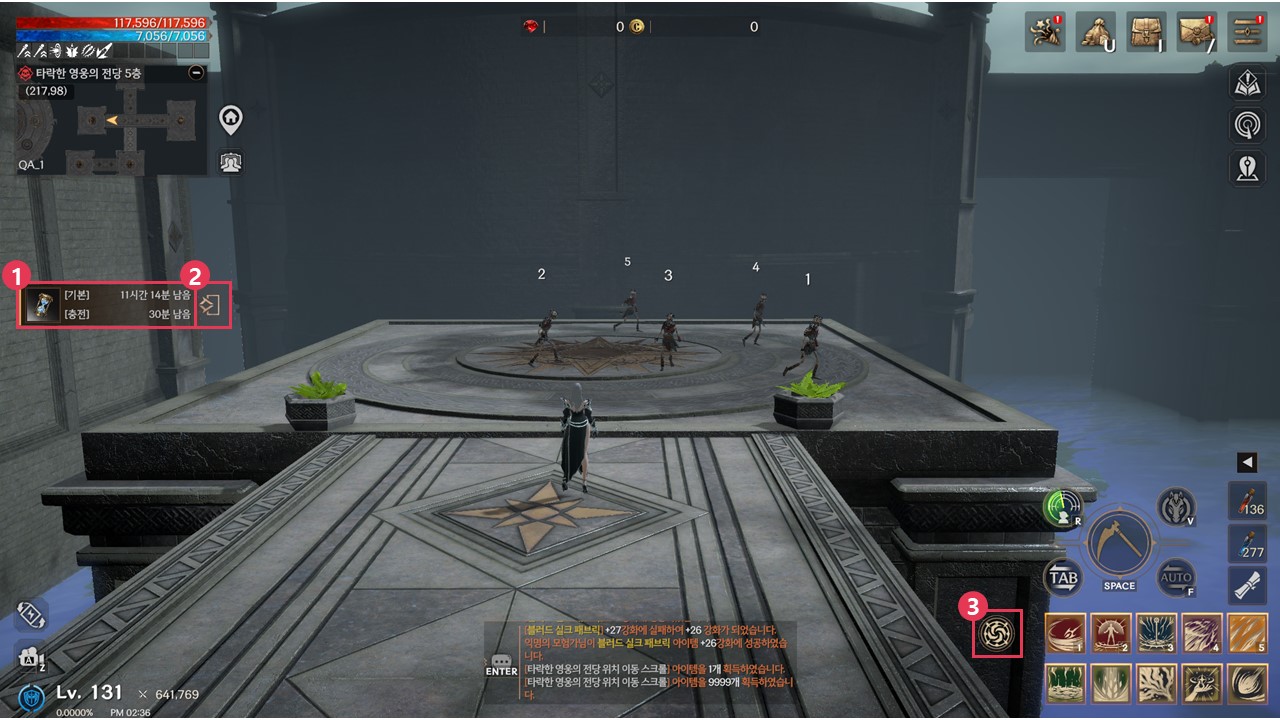Use the blue mana potion slot

click(1247, 544)
